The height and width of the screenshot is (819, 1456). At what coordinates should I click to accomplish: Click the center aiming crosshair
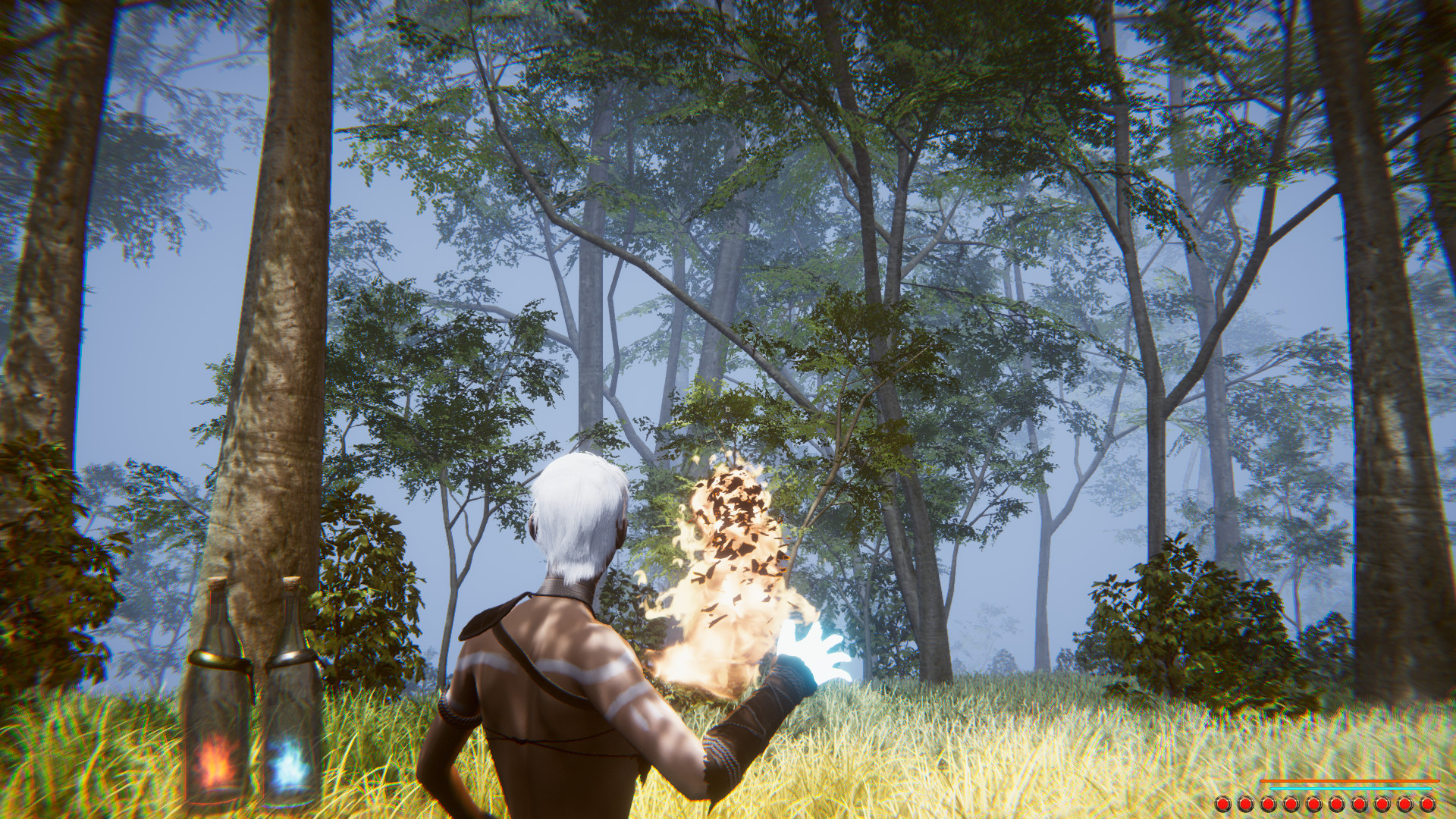(728, 409)
